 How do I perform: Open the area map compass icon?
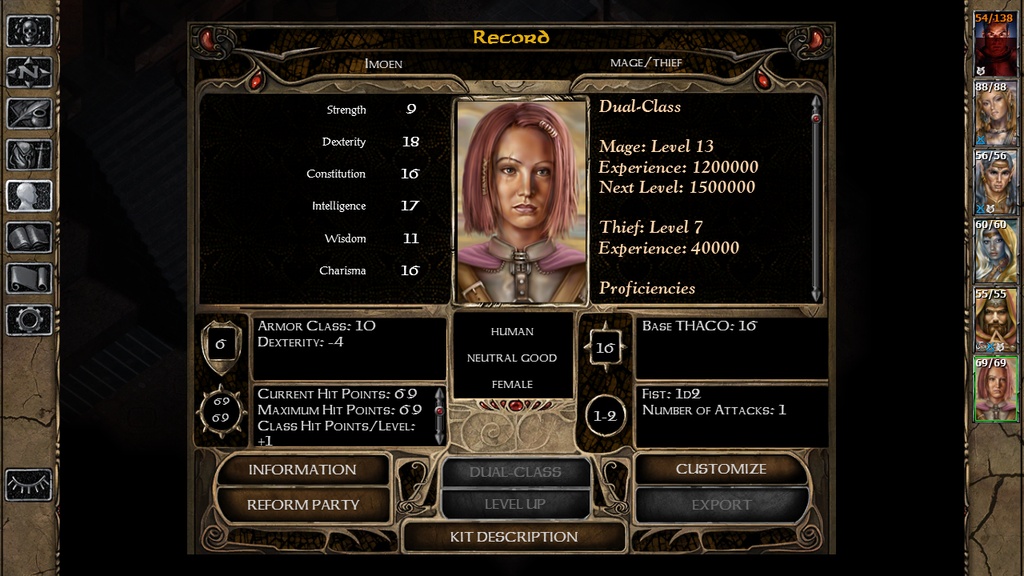(29, 72)
